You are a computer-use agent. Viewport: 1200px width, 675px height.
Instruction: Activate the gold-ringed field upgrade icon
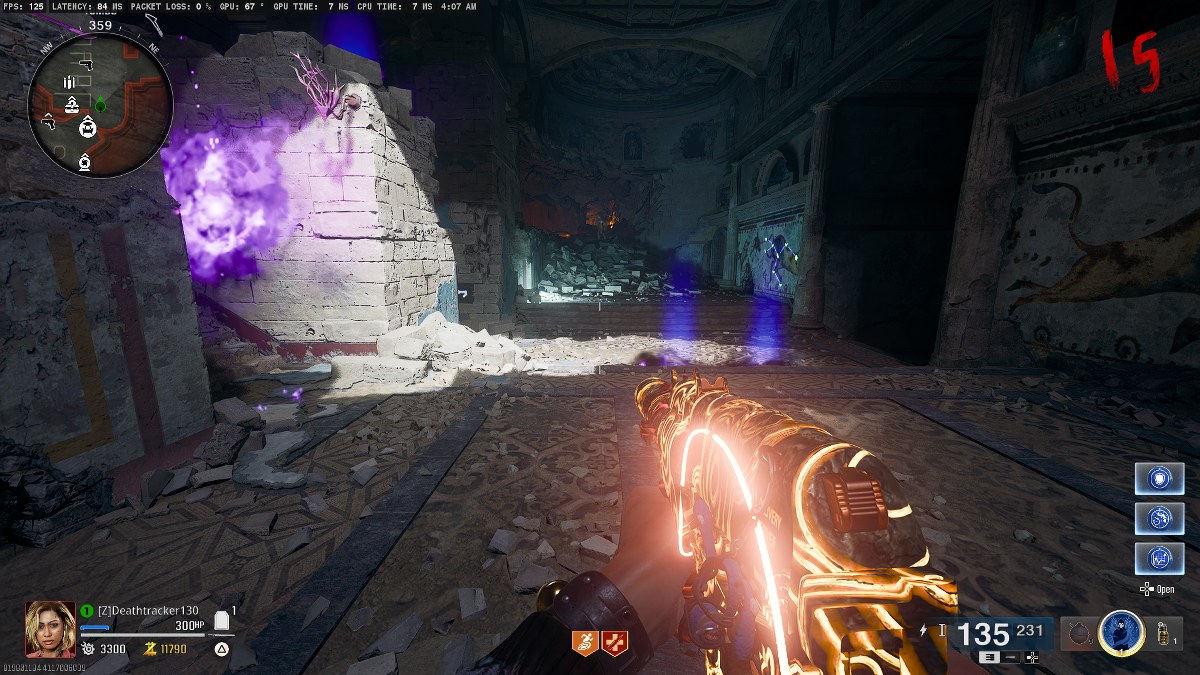tap(1121, 632)
